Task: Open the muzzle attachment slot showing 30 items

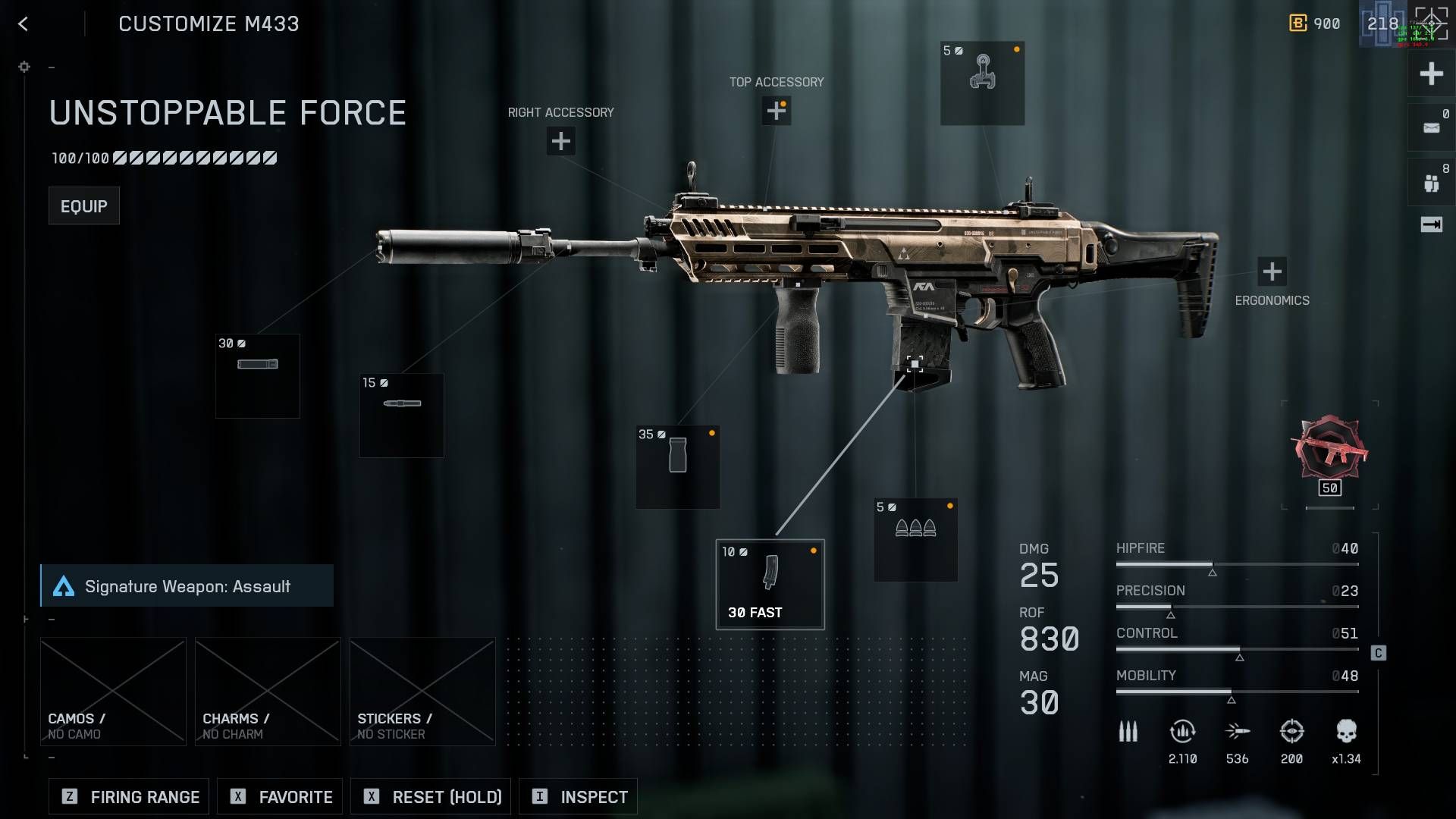Action: point(257,375)
